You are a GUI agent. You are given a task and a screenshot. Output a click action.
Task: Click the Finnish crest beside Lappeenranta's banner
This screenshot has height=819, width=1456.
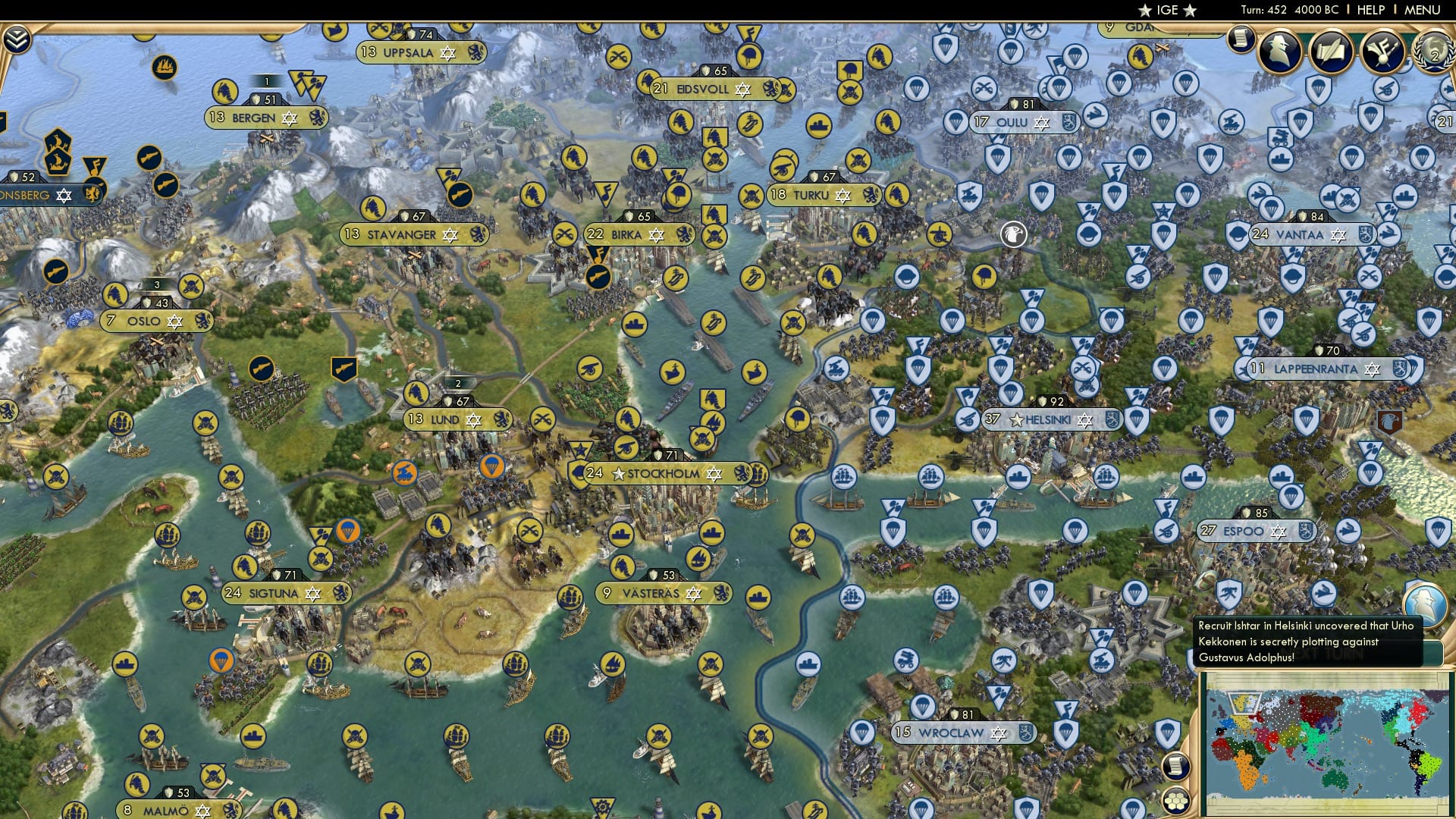click(1399, 369)
